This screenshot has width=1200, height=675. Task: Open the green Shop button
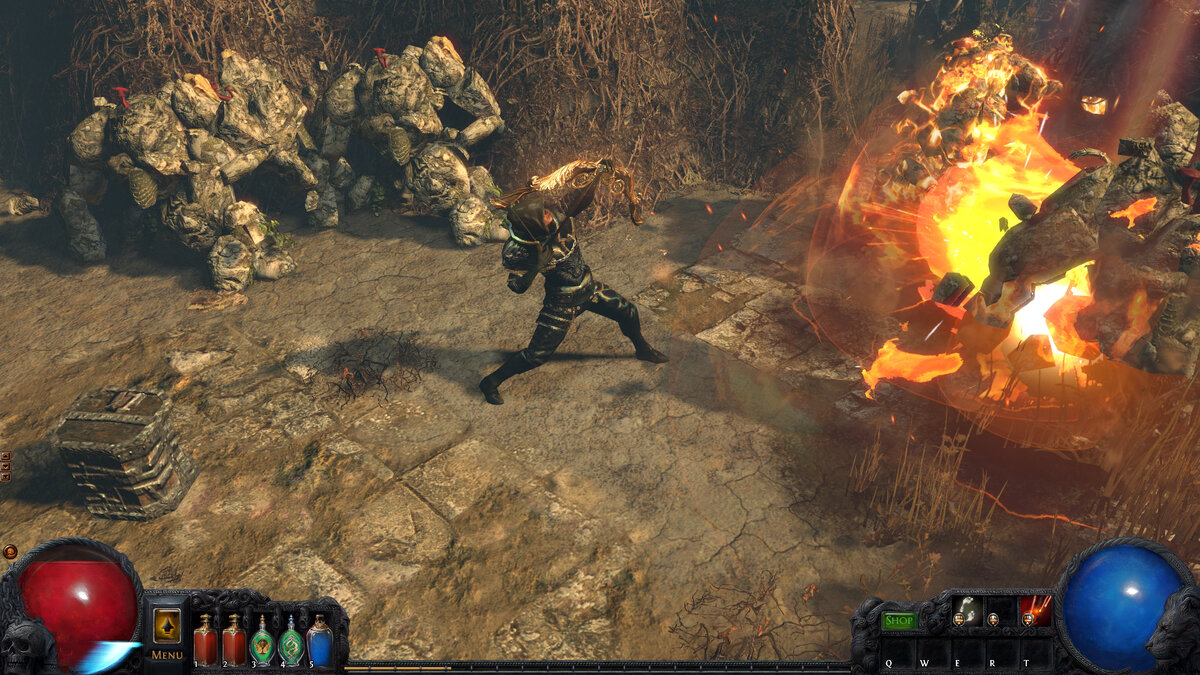[x=900, y=621]
